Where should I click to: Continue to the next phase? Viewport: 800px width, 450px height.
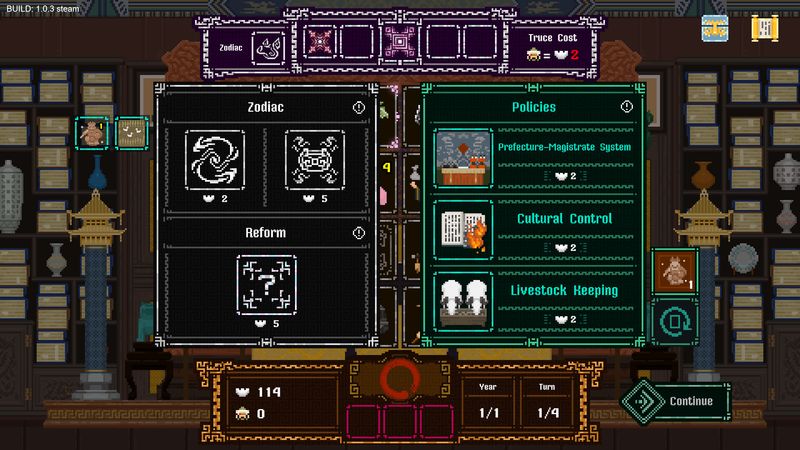tap(674, 401)
